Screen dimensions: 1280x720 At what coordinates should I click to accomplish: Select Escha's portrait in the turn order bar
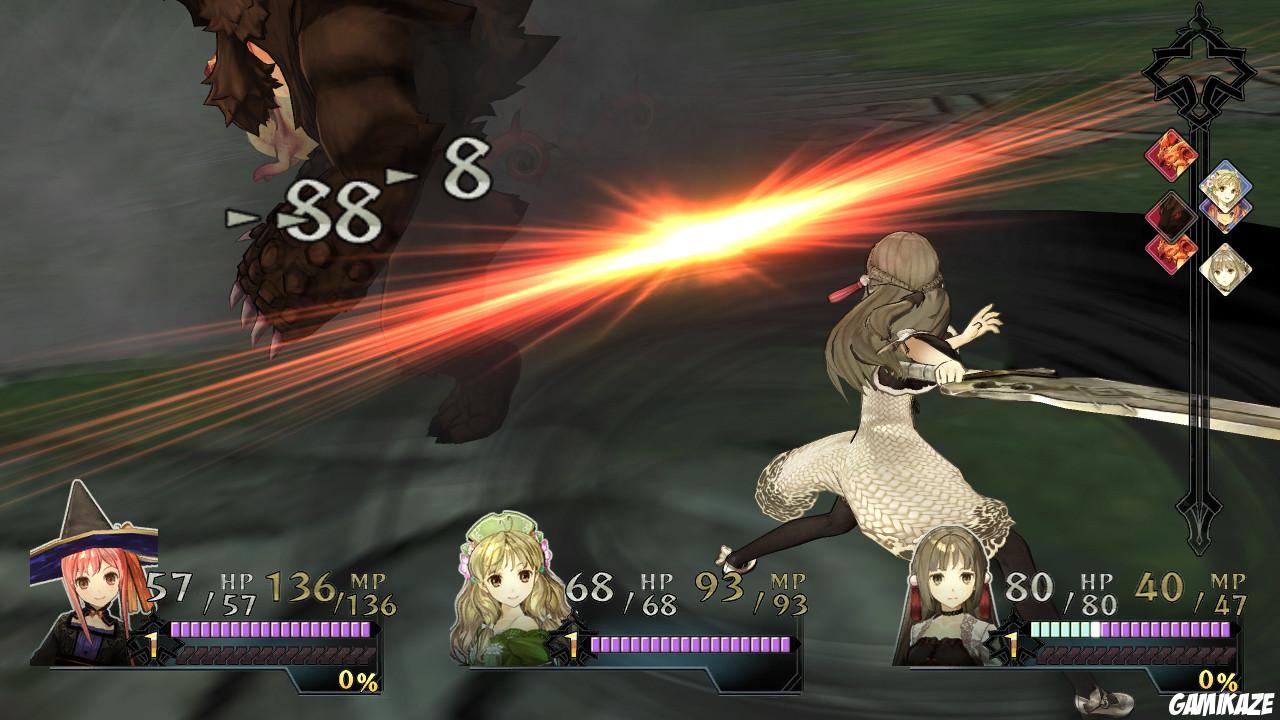pos(1227,188)
